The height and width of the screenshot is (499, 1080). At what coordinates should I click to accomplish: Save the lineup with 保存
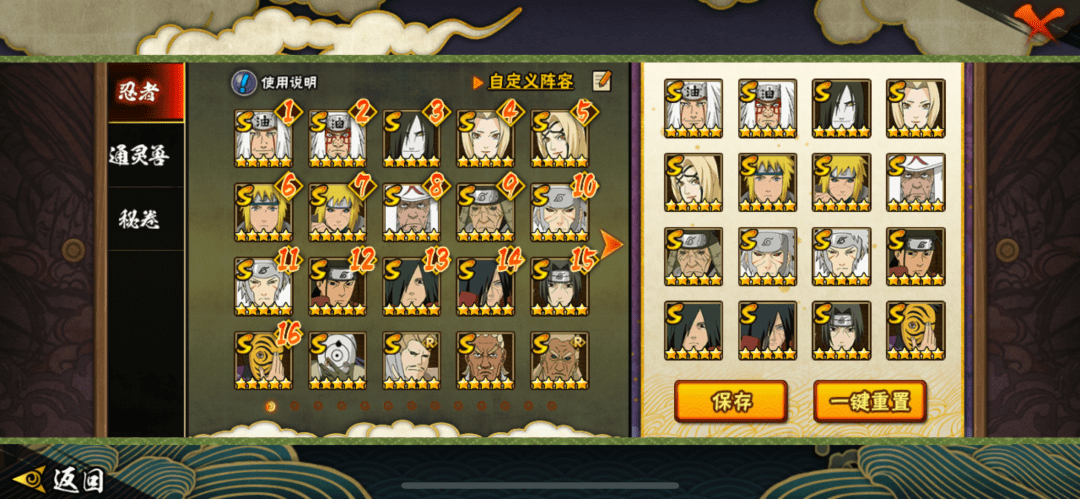[x=730, y=401]
